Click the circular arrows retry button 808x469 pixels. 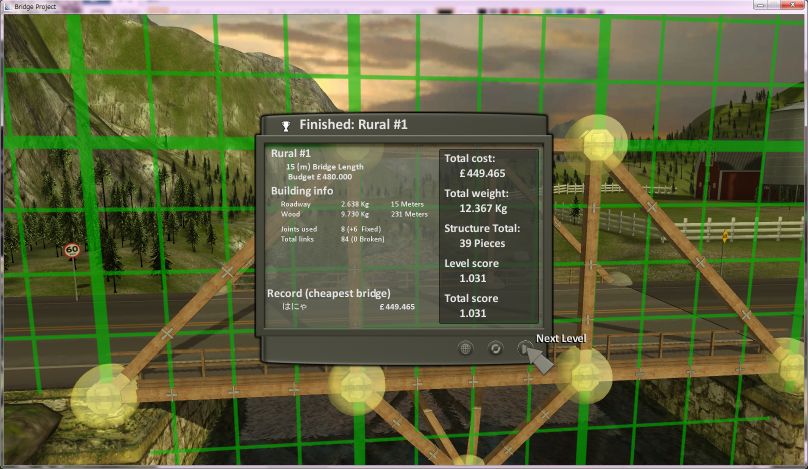click(495, 348)
